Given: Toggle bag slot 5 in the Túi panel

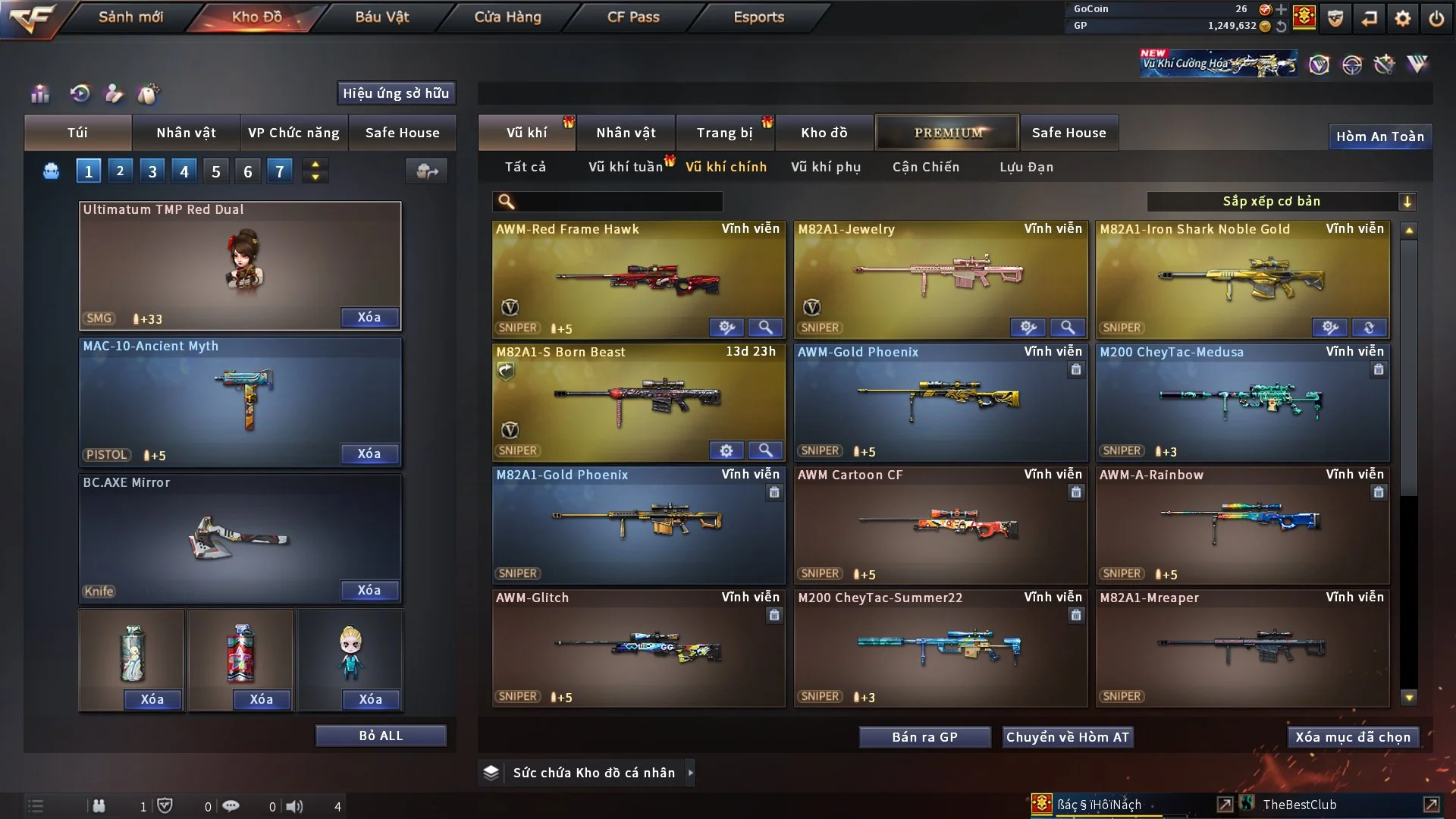Looking at the screenshot, I should coord(215,171).
